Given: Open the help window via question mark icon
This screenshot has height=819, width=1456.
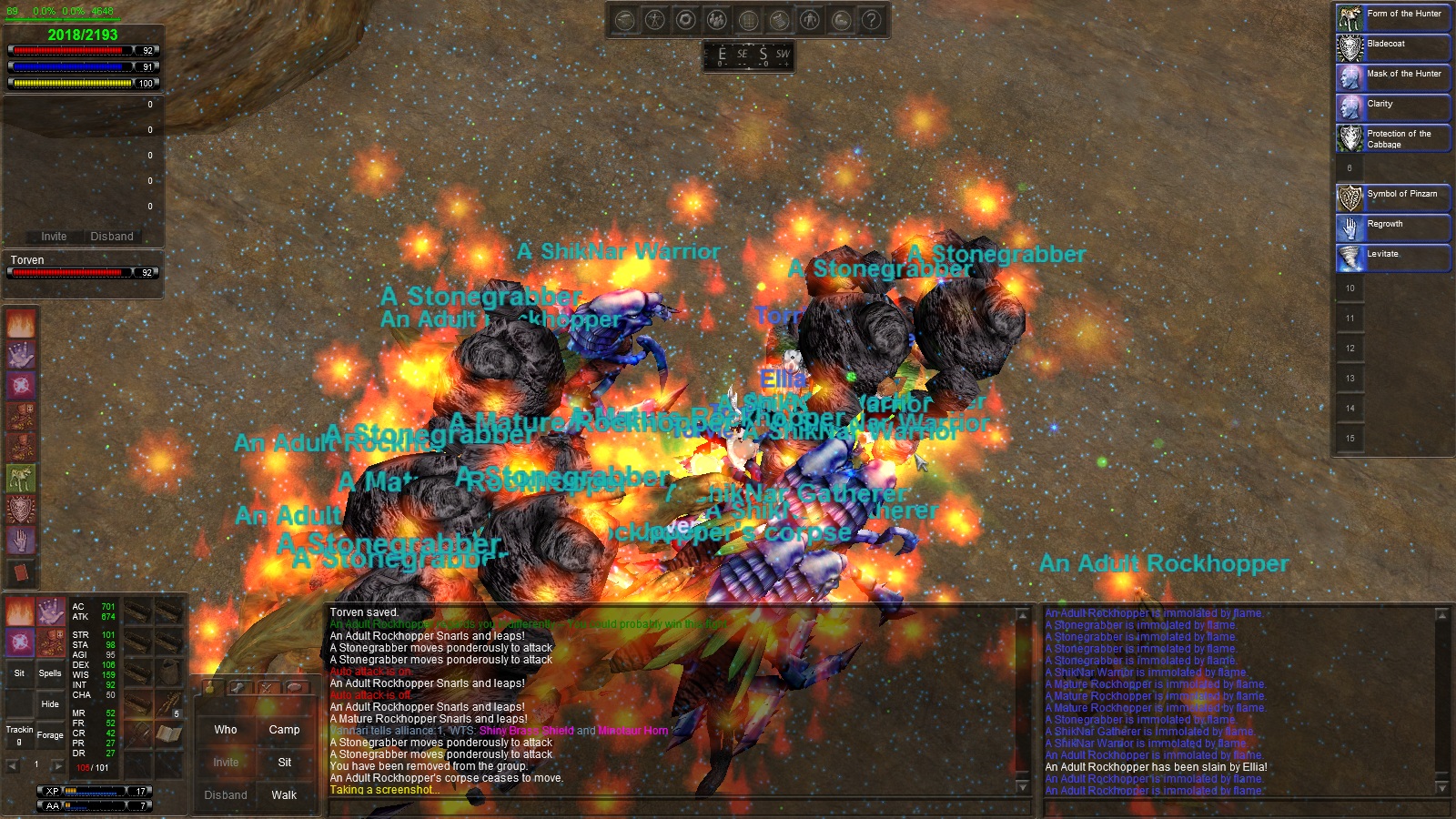Looking at the screenshot, I should coord(872,20).
